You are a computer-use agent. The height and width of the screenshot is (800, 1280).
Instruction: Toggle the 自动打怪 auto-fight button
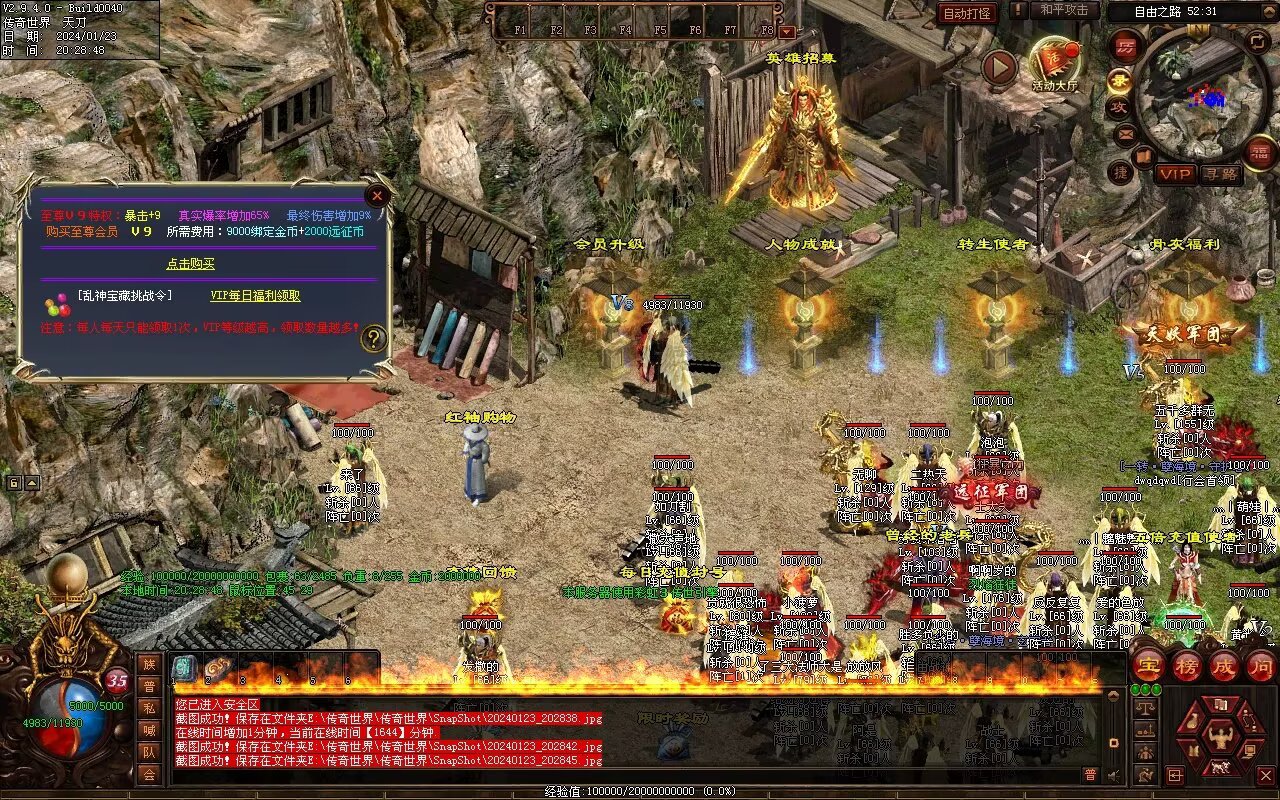pos(967,13)
